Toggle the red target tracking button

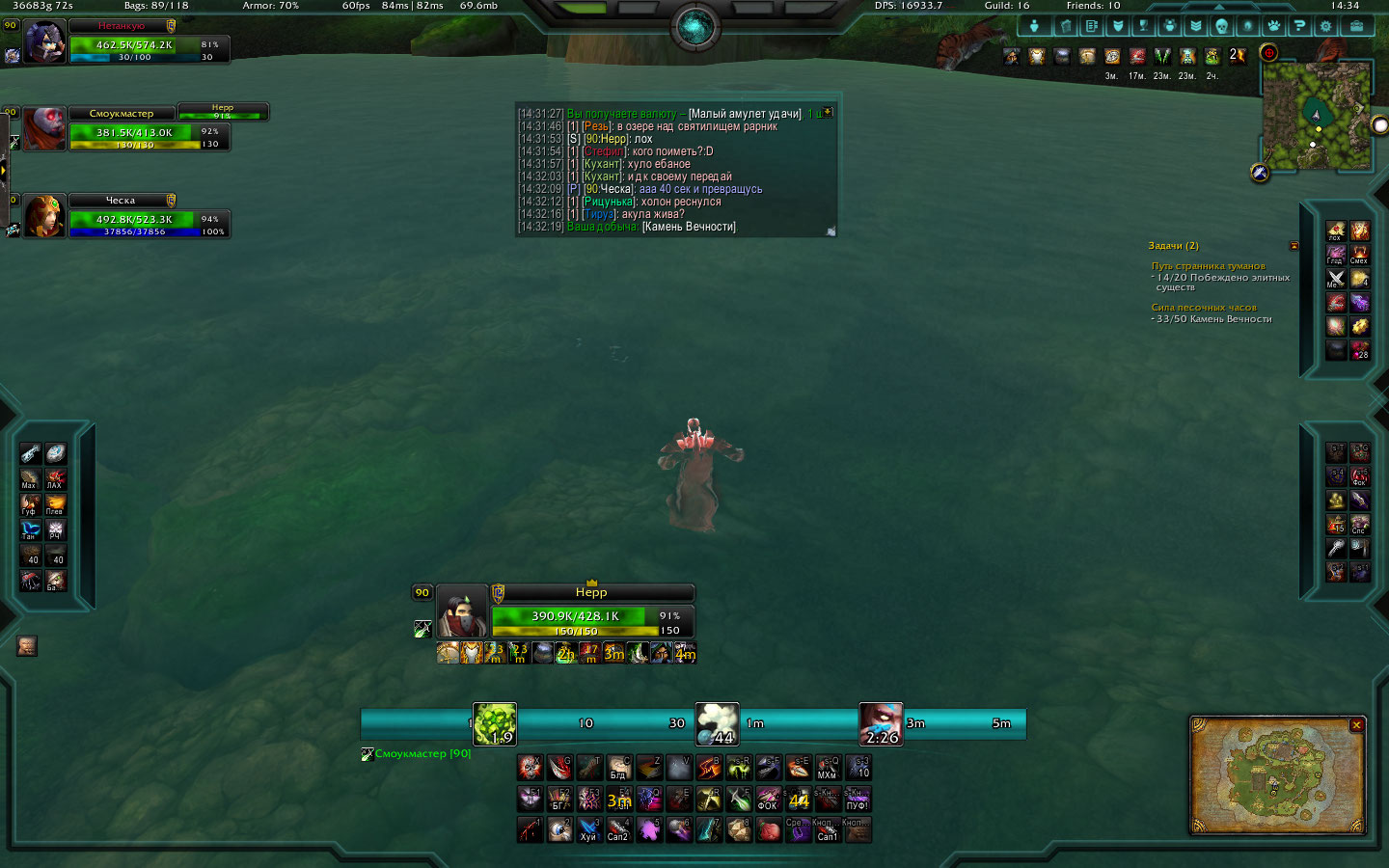coord(1269,53)
